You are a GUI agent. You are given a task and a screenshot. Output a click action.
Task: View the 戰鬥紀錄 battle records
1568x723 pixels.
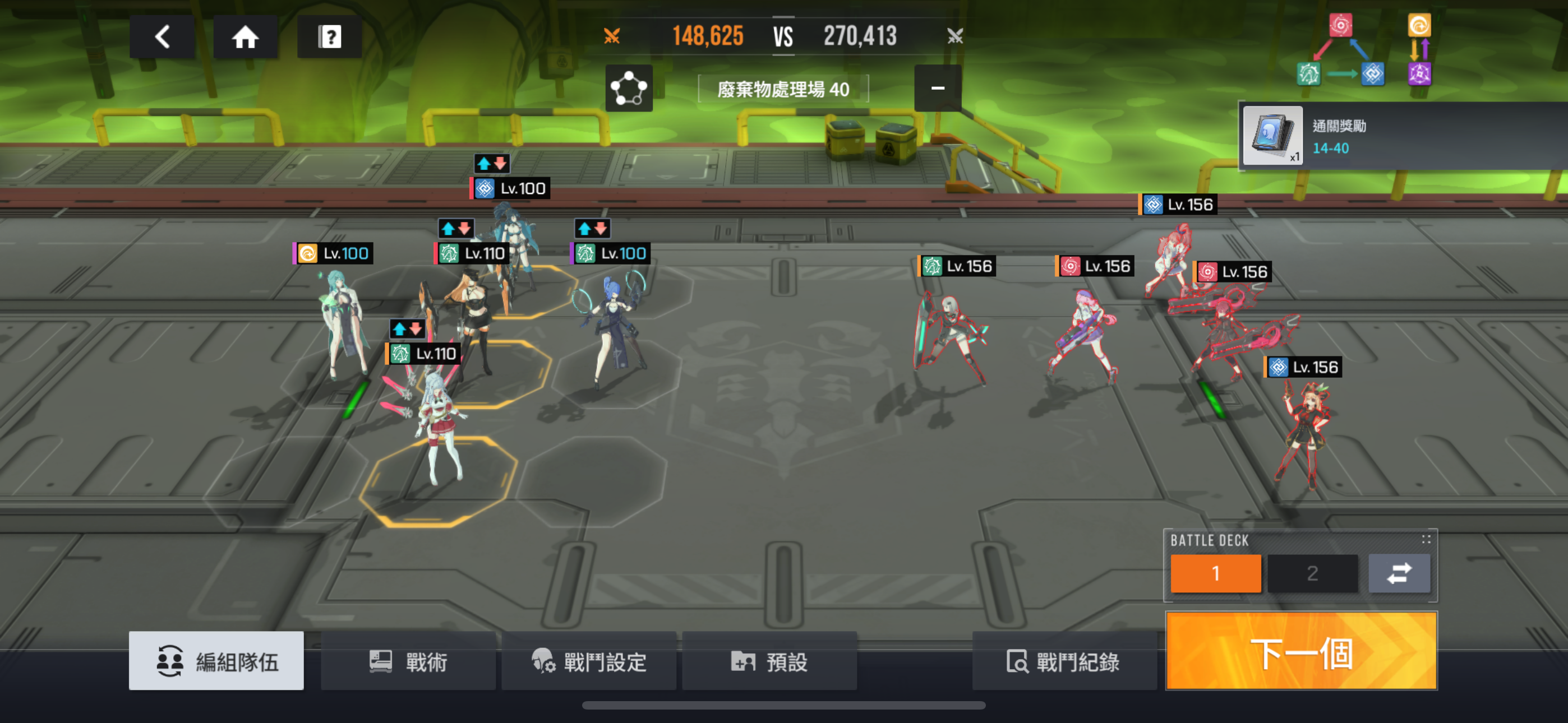pos(1064,661)
